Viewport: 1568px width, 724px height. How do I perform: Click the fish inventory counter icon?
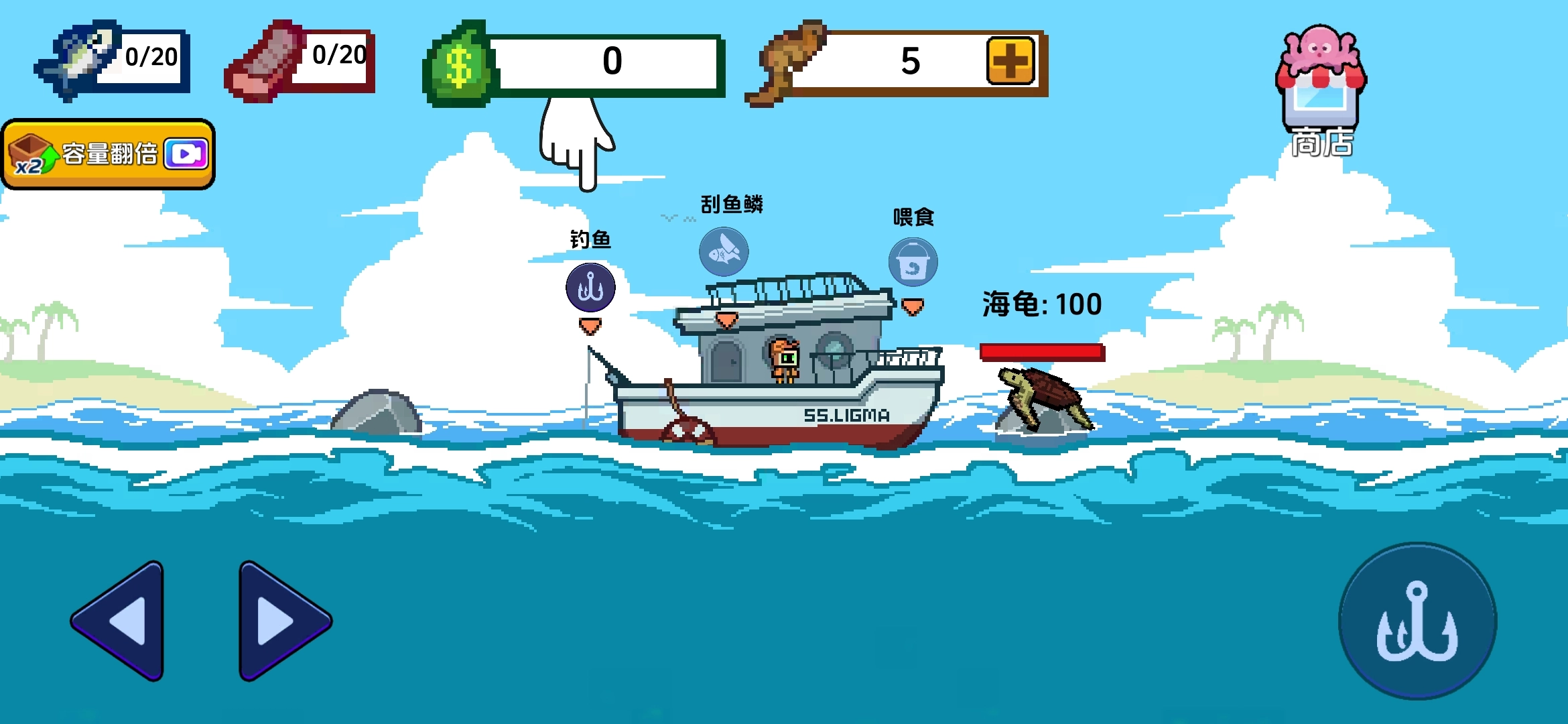click(74, 60)
